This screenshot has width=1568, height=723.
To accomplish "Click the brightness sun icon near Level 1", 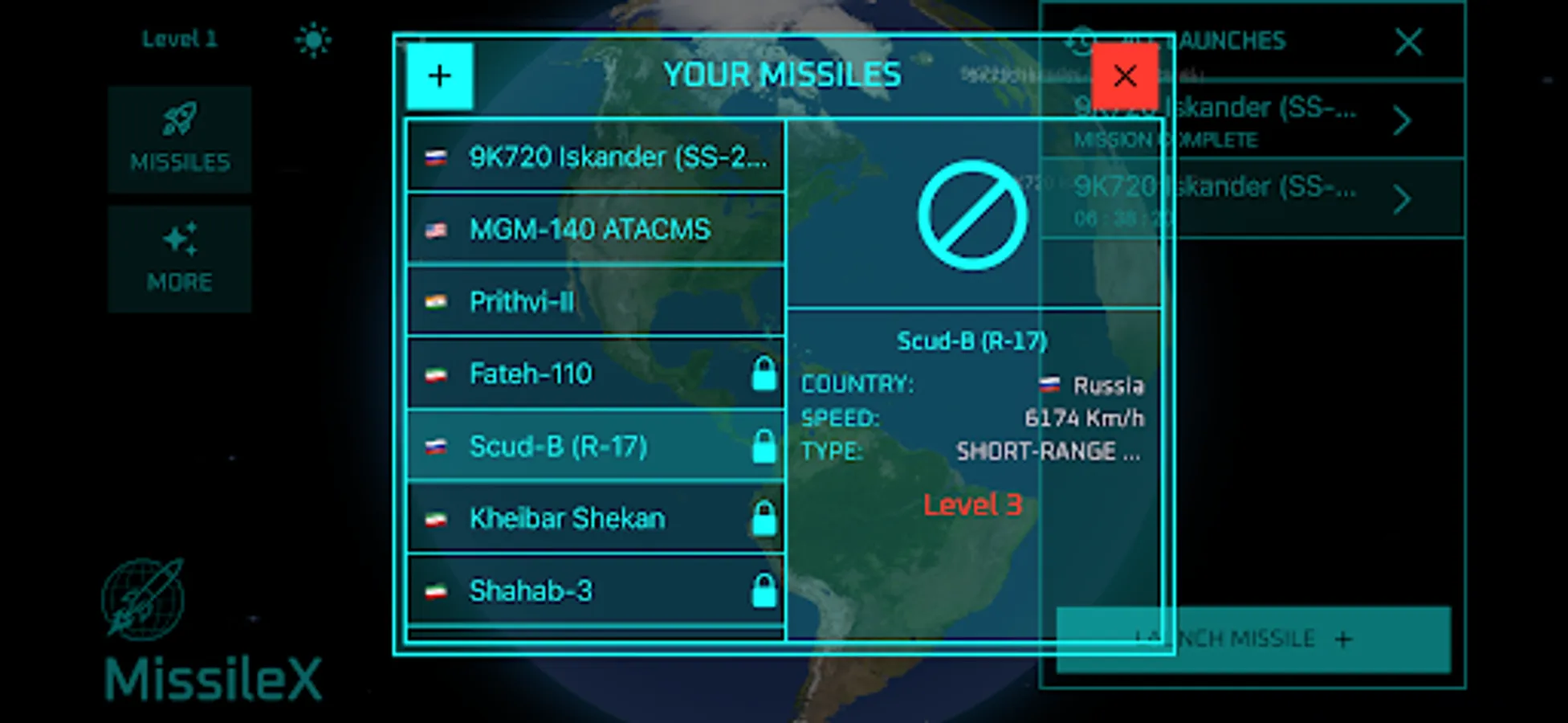I will tap(312, 38).
